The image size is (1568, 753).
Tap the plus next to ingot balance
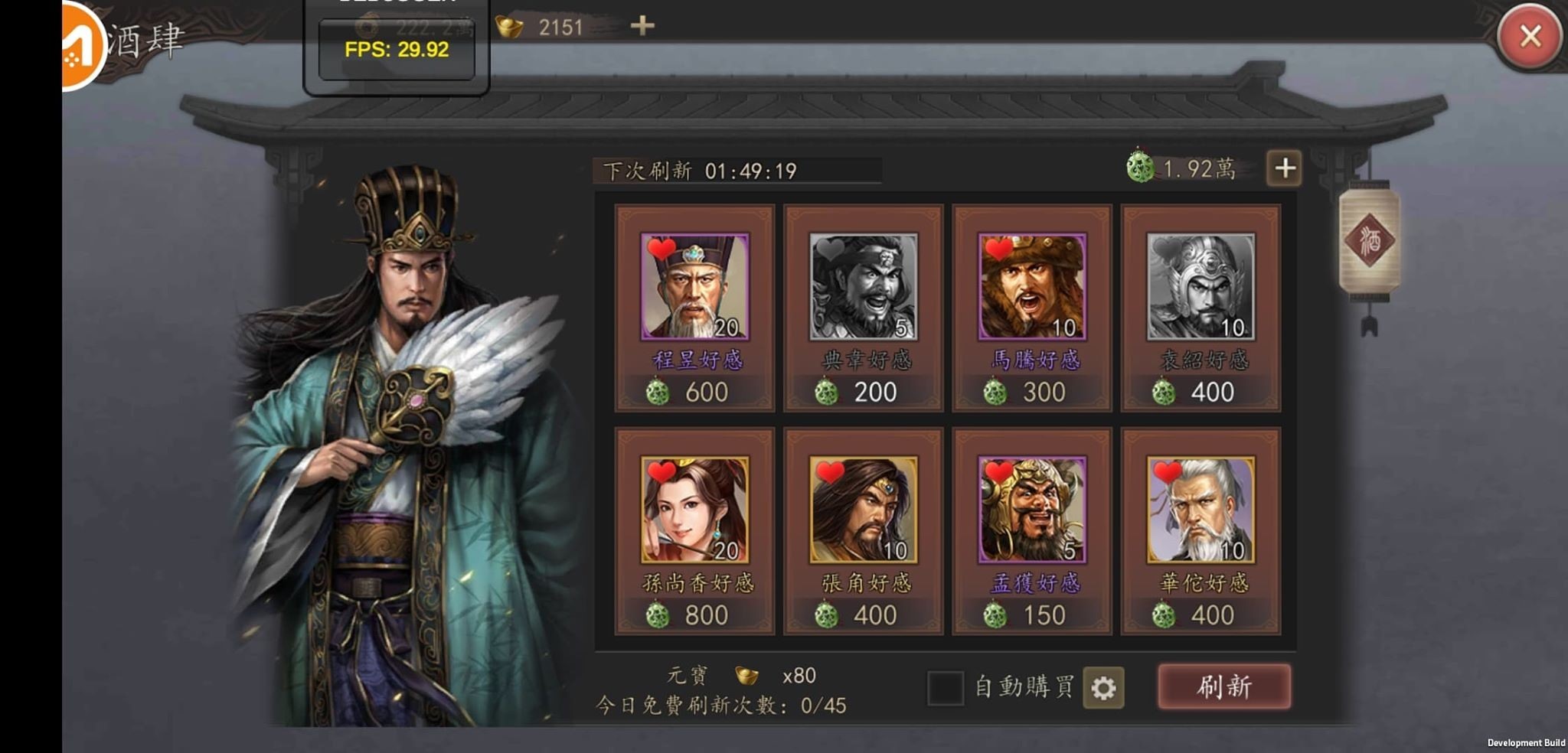642,27
